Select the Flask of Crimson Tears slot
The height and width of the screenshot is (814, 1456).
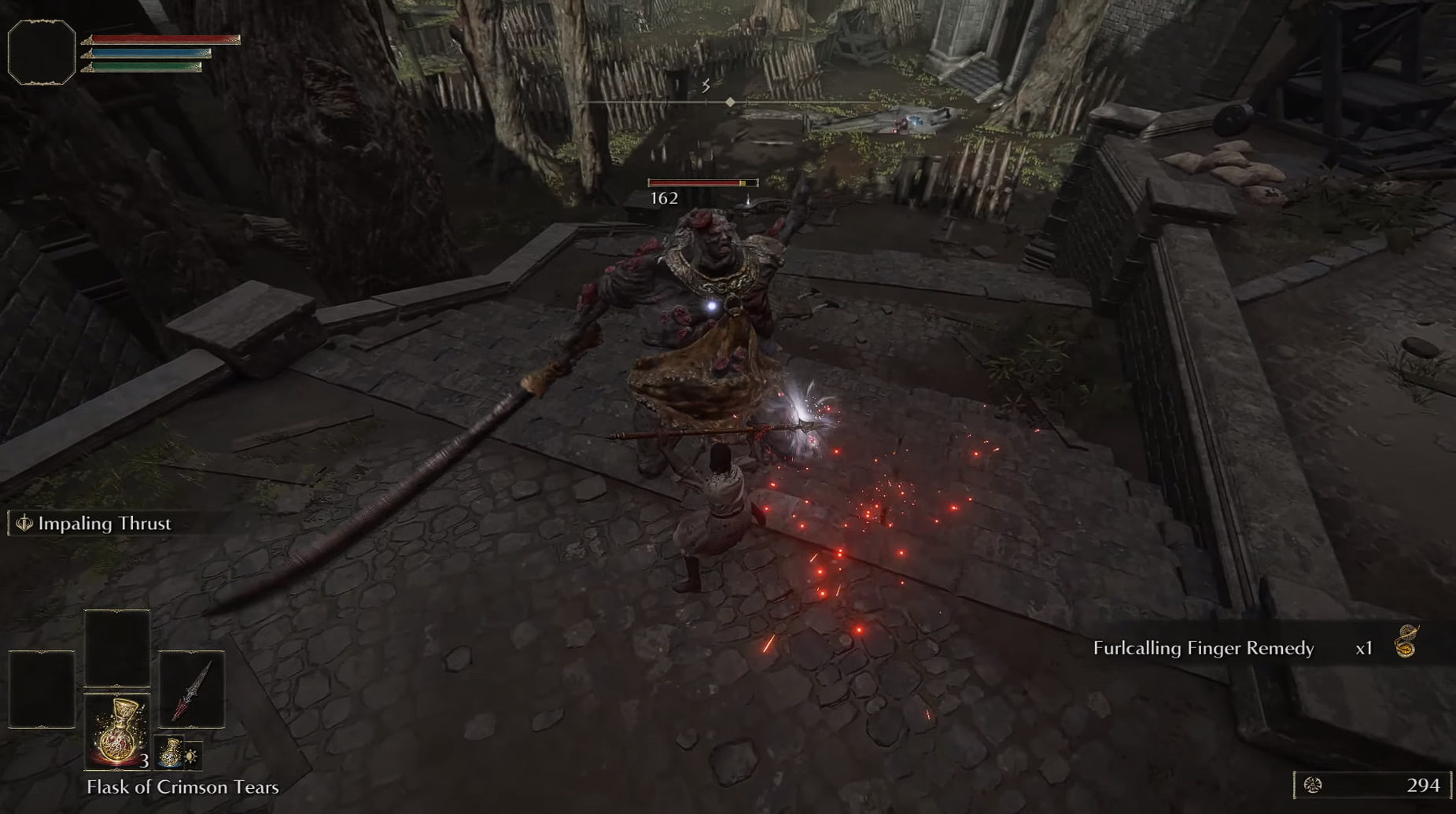117,731
